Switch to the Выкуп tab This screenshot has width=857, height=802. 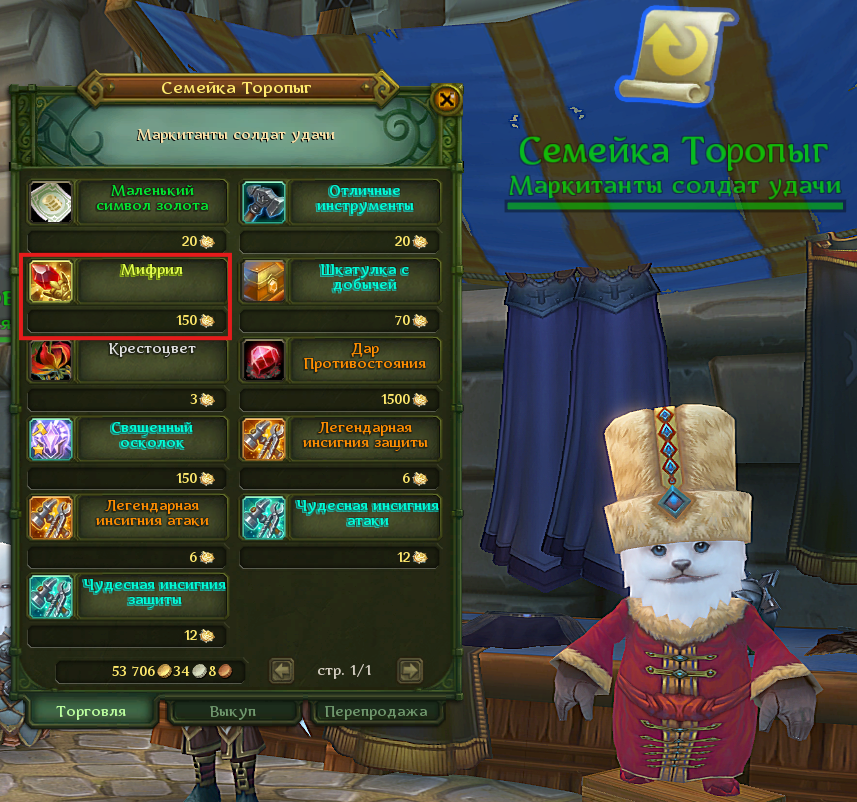233,711
